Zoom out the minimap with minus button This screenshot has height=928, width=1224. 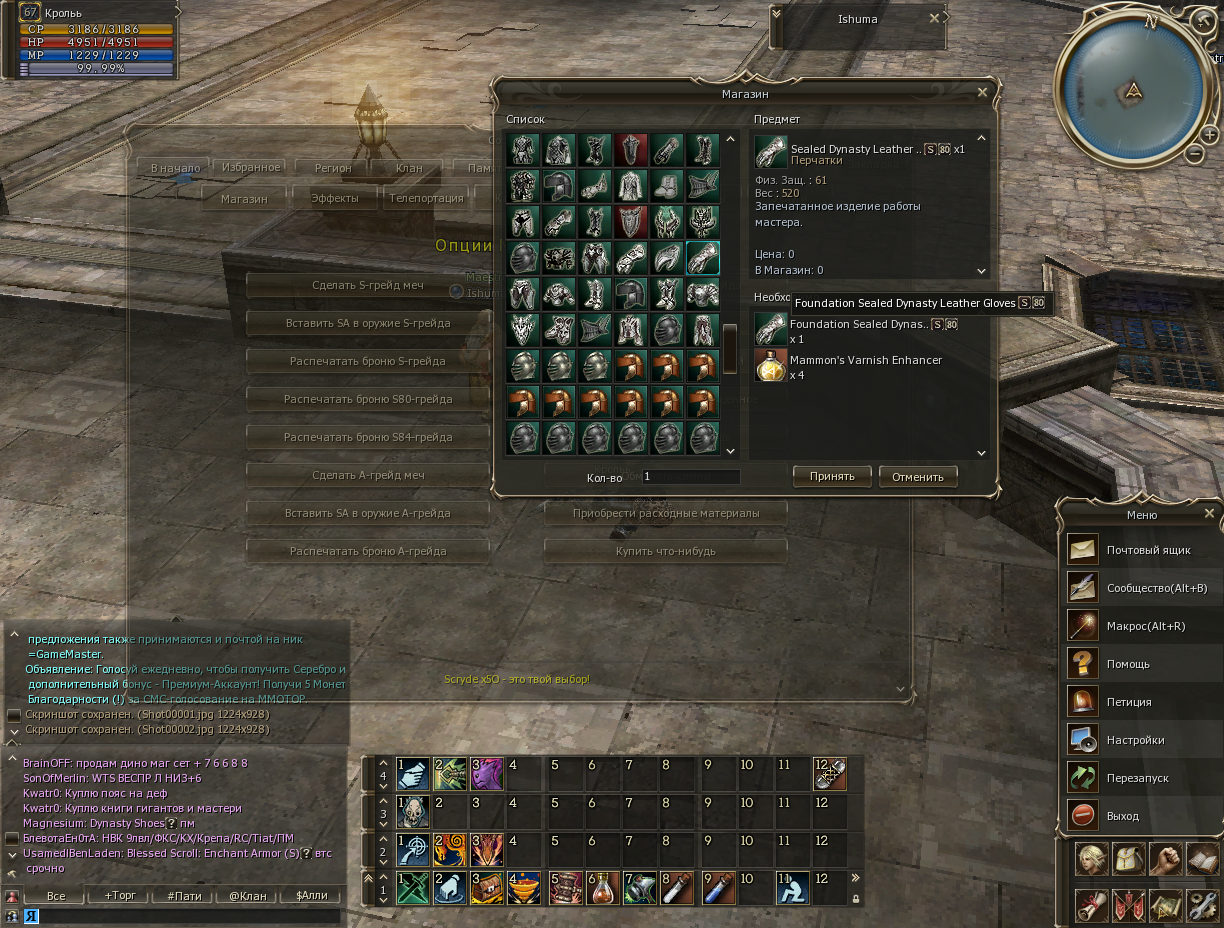pyautogui.click(x=1194, y=154)
